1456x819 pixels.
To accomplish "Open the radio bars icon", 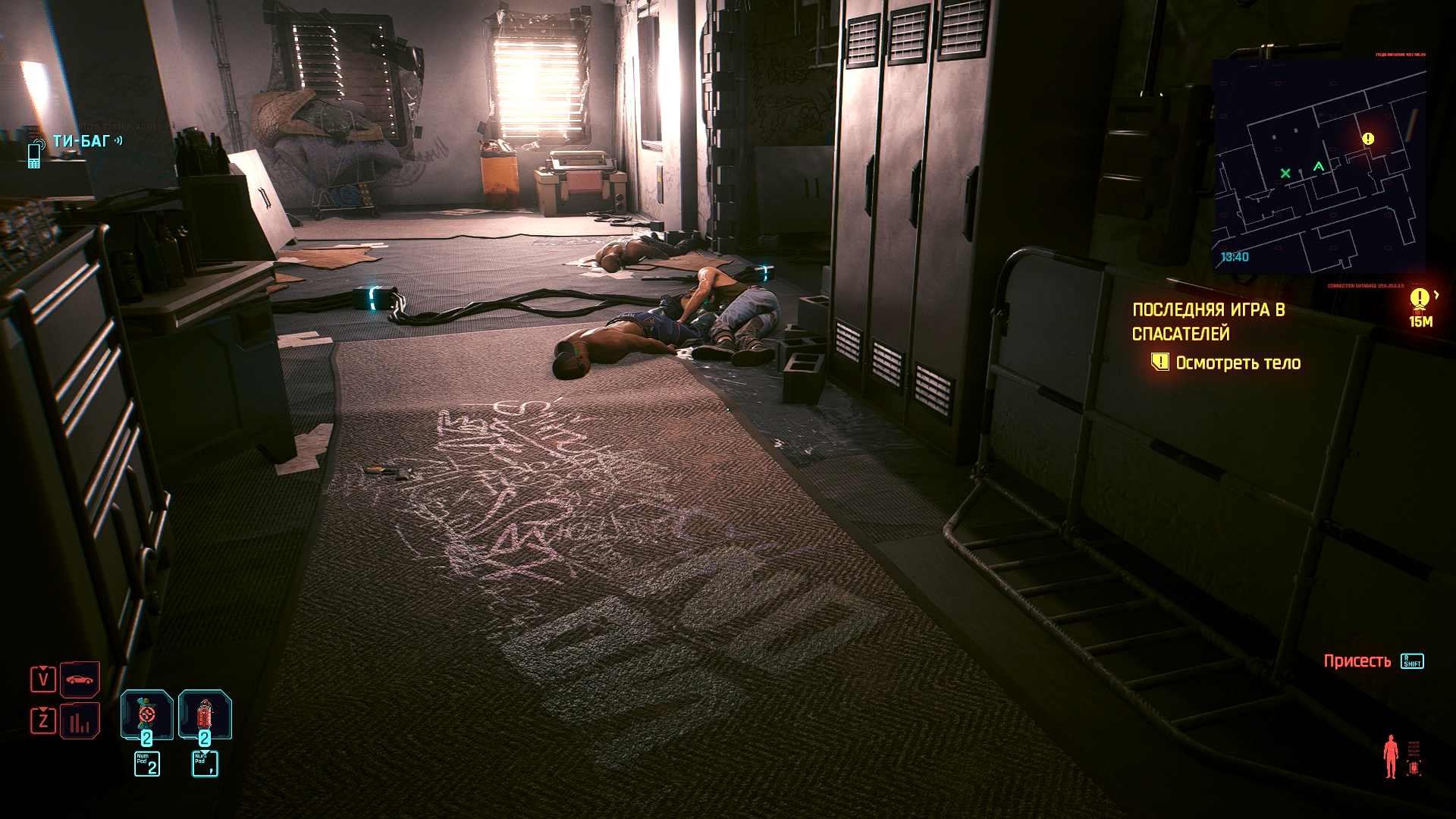I will pos(80,721).
